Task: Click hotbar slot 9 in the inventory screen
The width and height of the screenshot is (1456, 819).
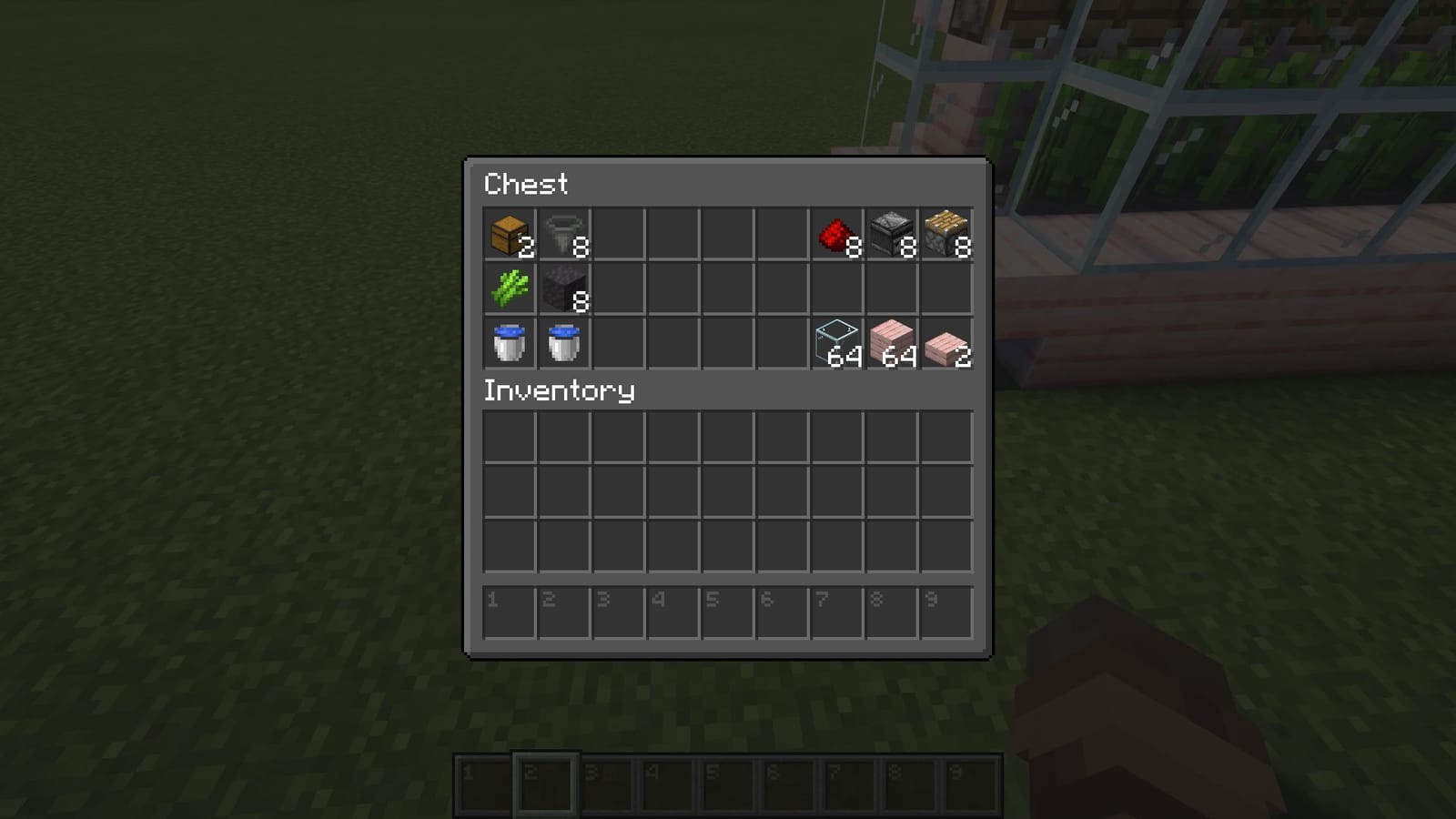Action: click(x=946, y=610)
